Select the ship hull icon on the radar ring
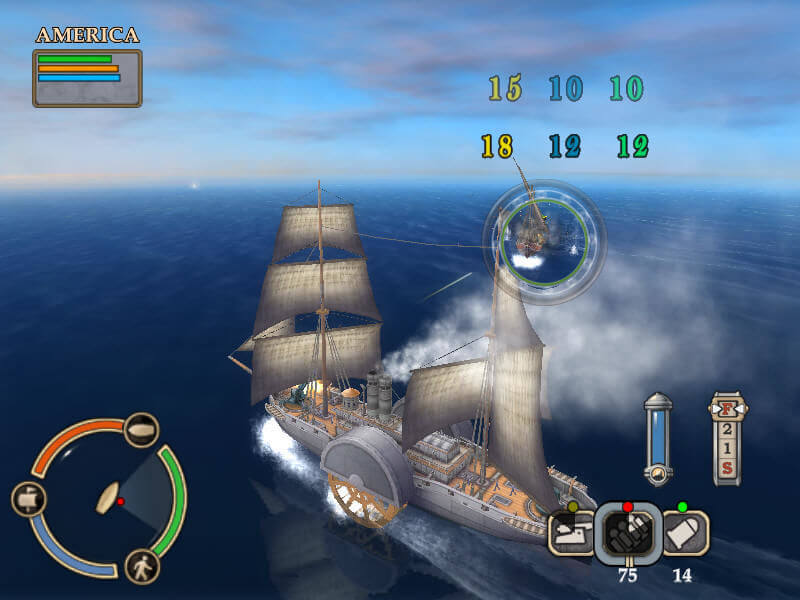 [142, 430]
